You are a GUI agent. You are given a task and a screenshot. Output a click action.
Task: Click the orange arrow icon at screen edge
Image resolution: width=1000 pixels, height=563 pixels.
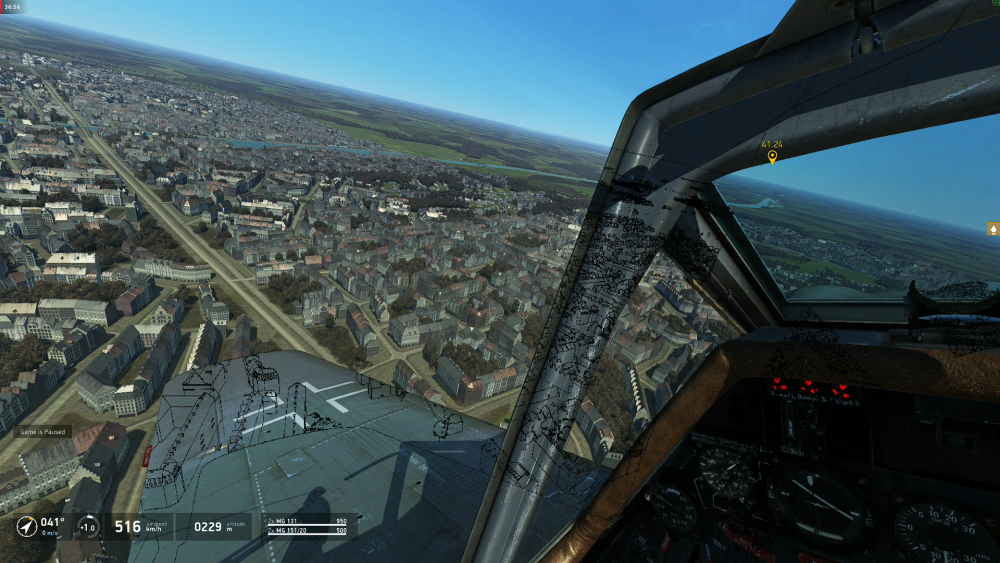pos(993,228)
